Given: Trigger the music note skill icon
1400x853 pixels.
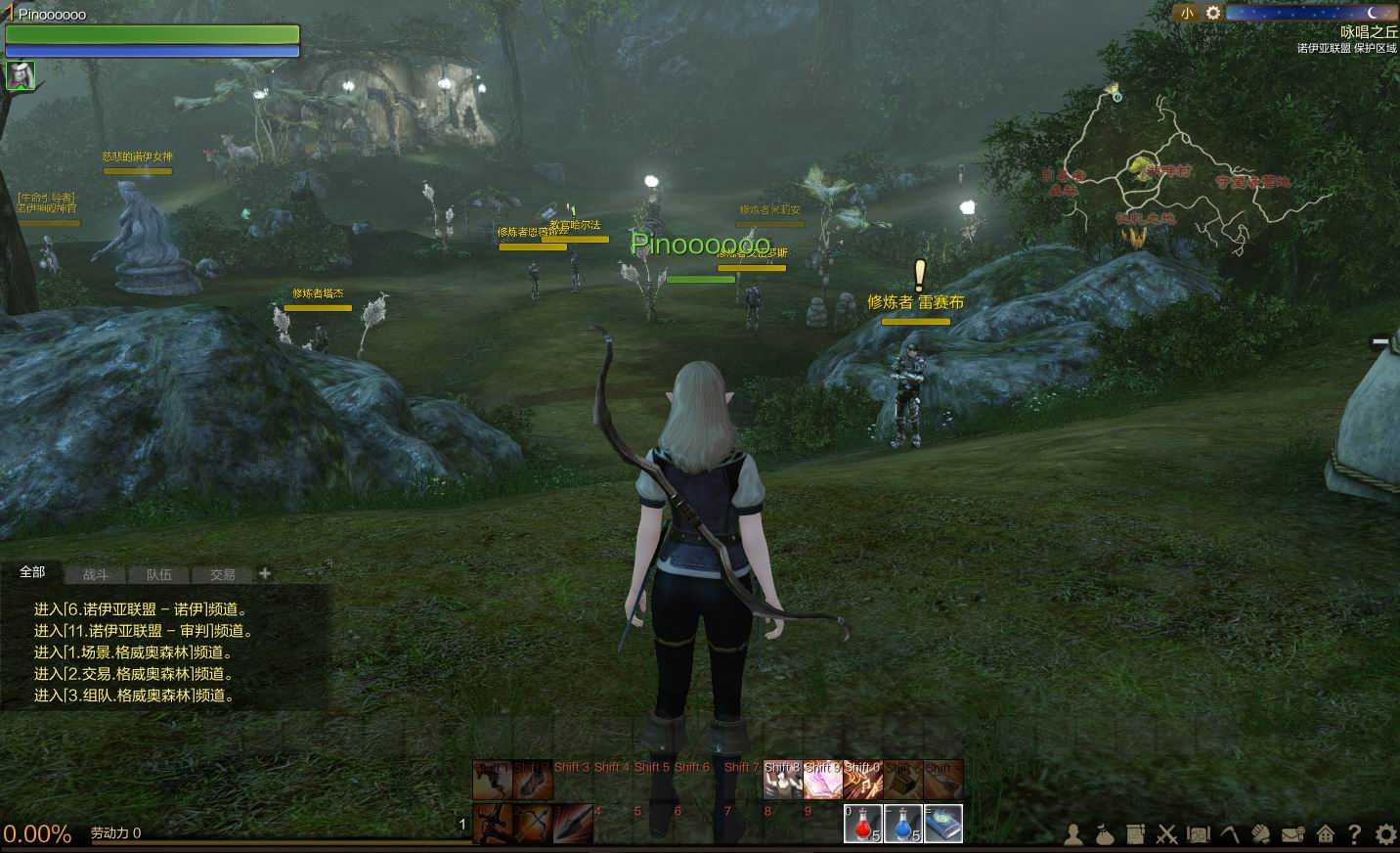Looking at the screenshot, I should (862, 780).
